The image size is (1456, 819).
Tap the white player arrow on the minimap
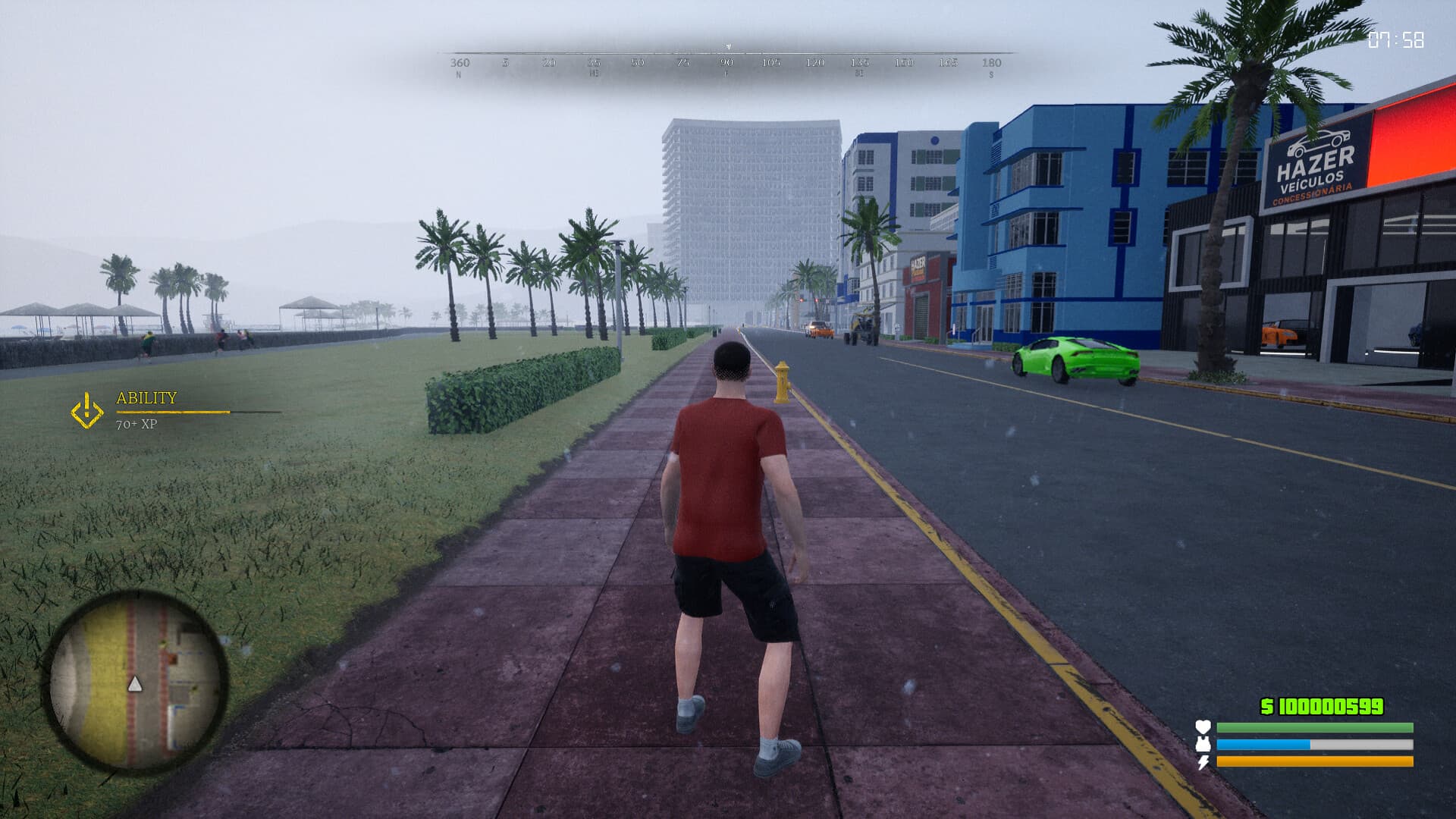(135, 683)
